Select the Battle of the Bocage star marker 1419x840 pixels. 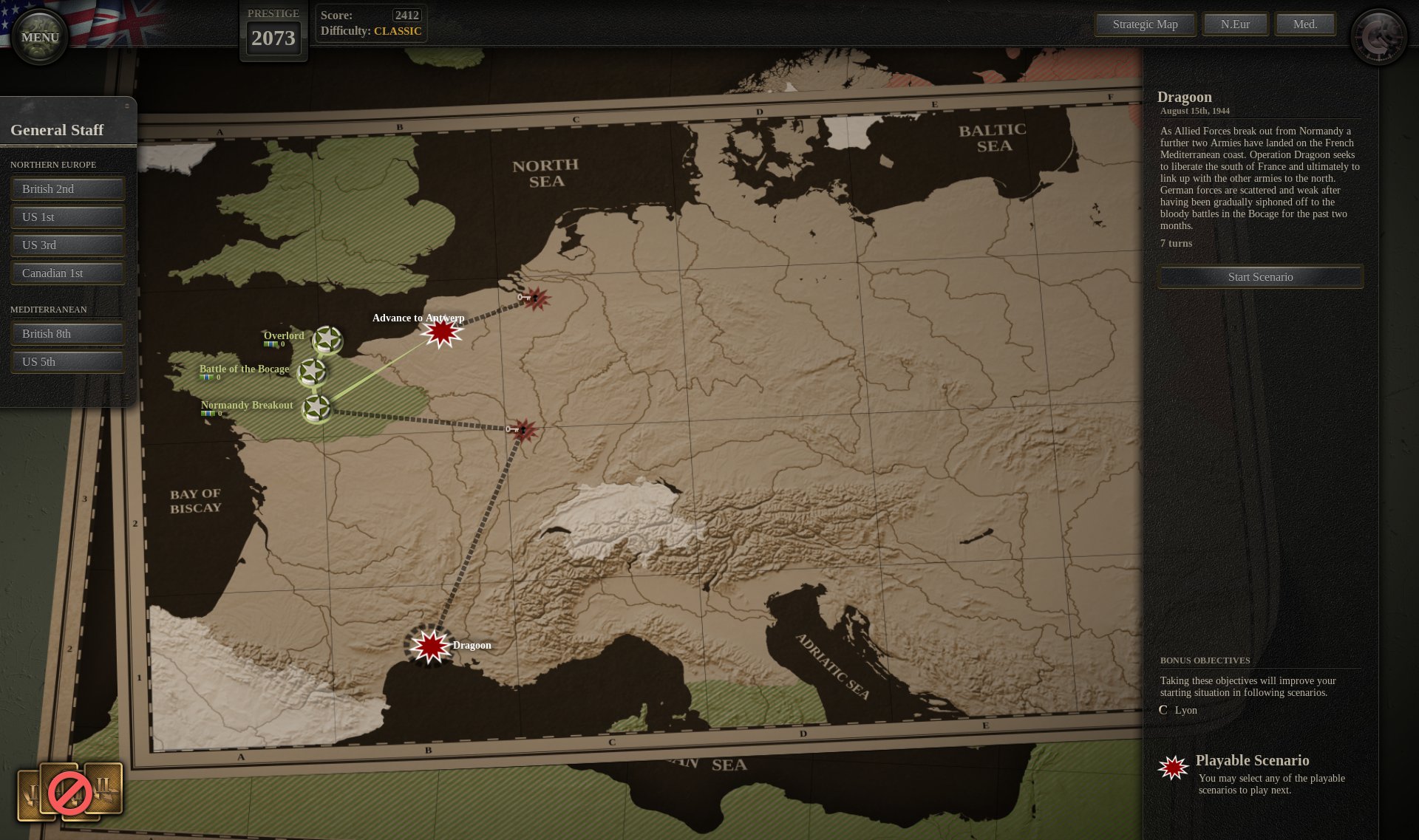[312, 372]
